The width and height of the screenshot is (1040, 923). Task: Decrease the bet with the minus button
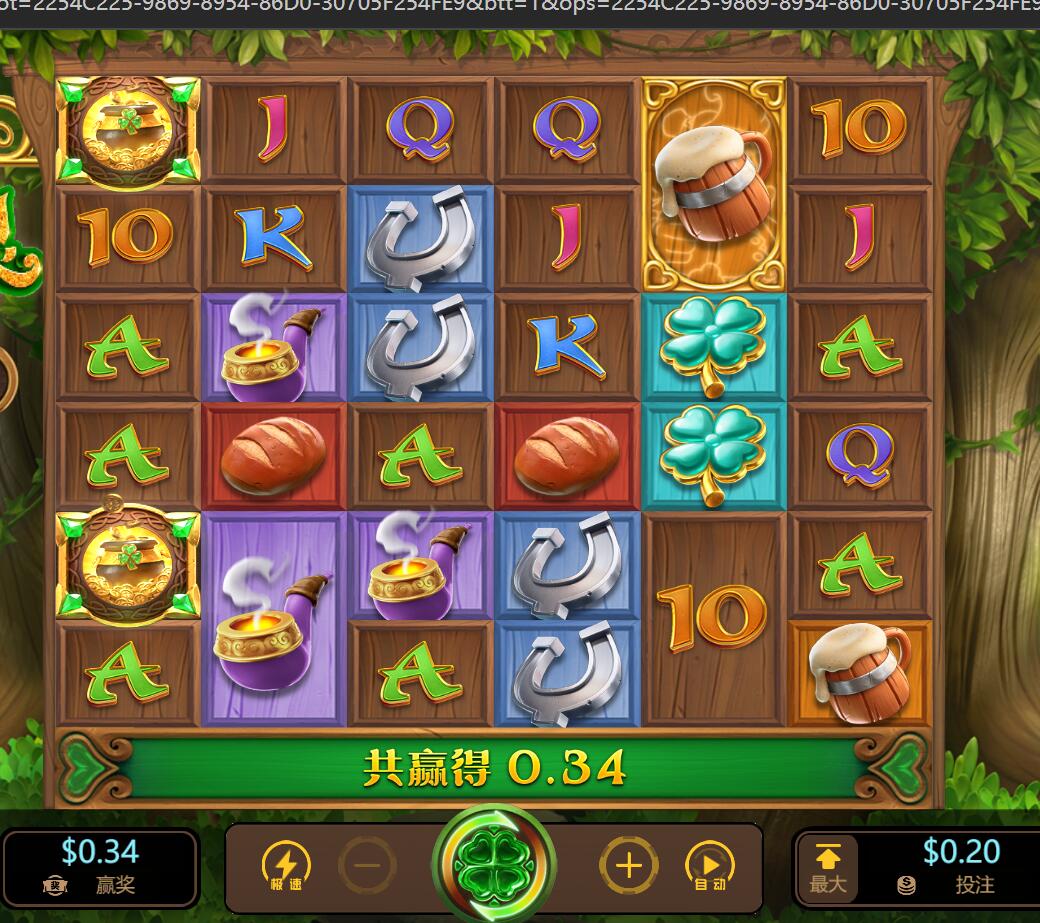point(367,865)
